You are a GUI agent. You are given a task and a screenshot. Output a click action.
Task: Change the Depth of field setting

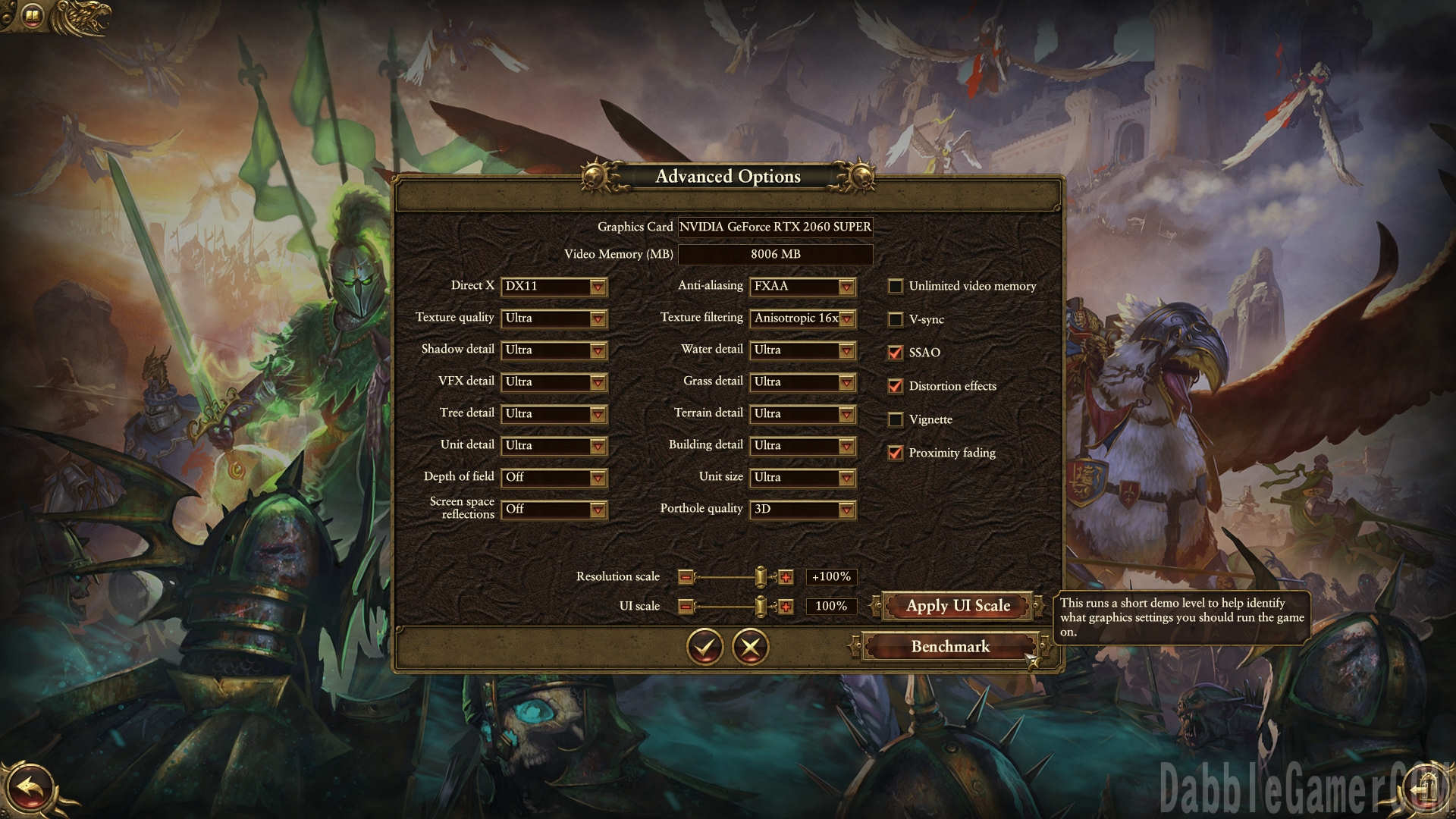click(554, 478)
